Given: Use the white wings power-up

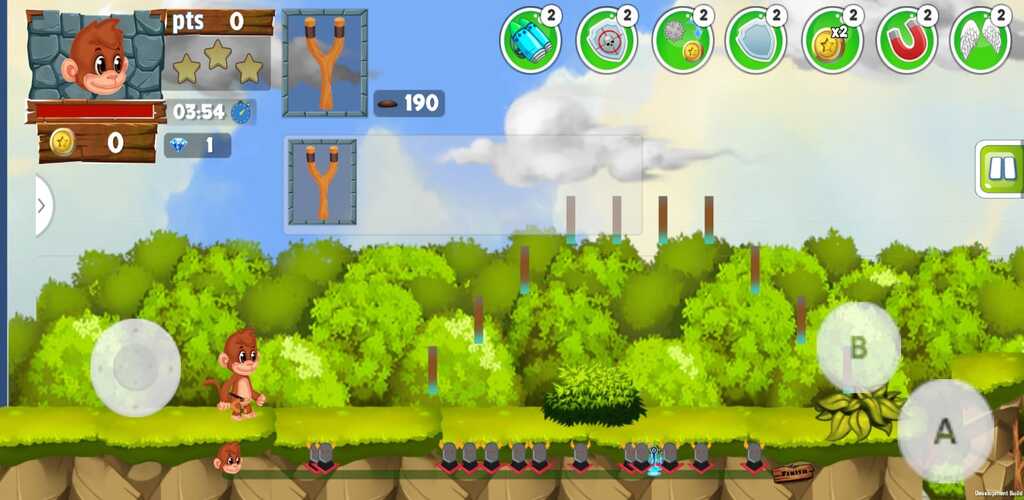Looking at the screenshot, I should point(980,41).
